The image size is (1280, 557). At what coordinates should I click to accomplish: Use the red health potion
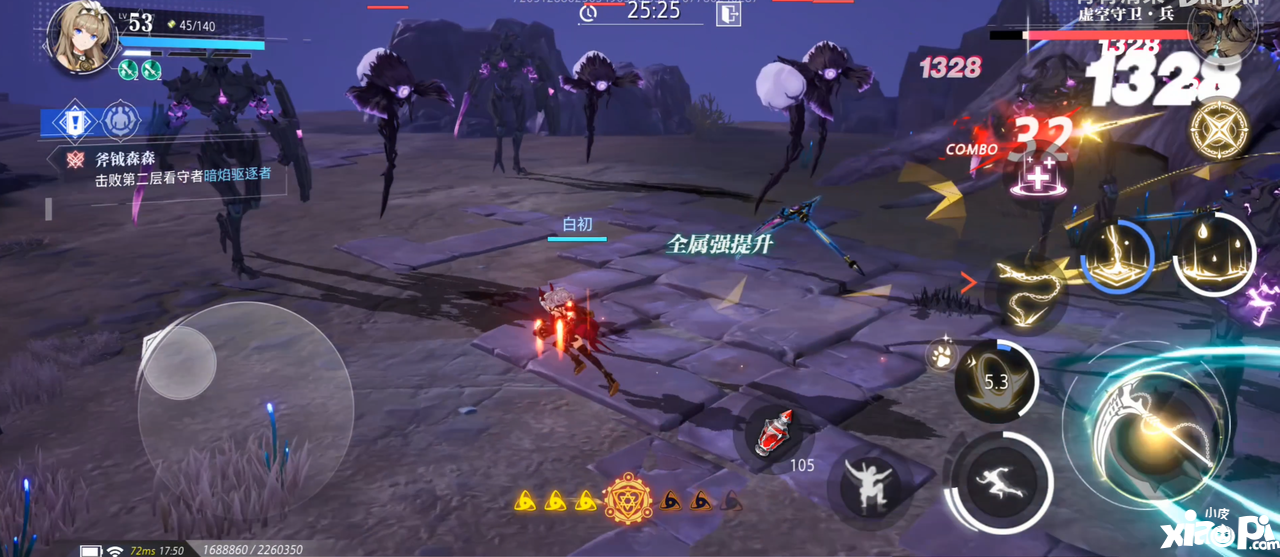click(774, 433)
